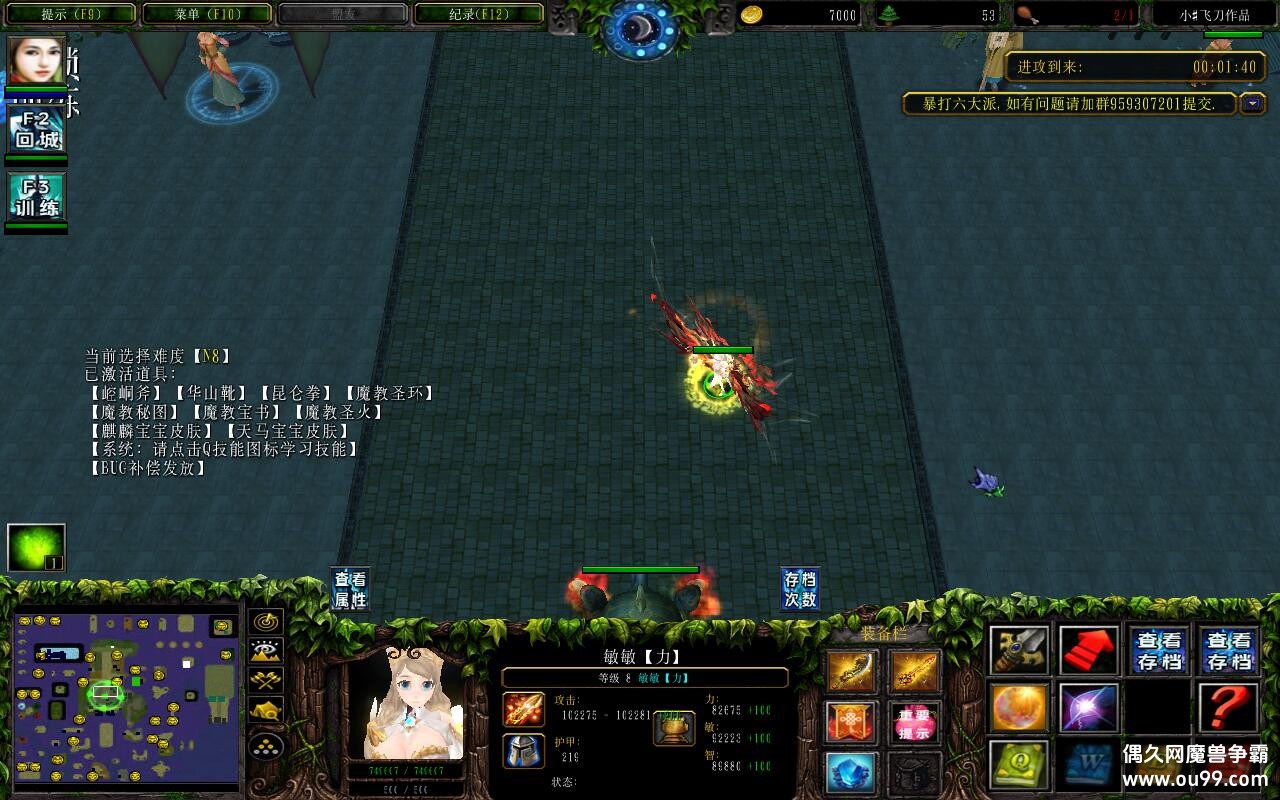Image resolution: width=1280 pixels, height=800 pixels.
Task: Select the hero portrait icon at top-left
Action: click(x=36, y=60)
